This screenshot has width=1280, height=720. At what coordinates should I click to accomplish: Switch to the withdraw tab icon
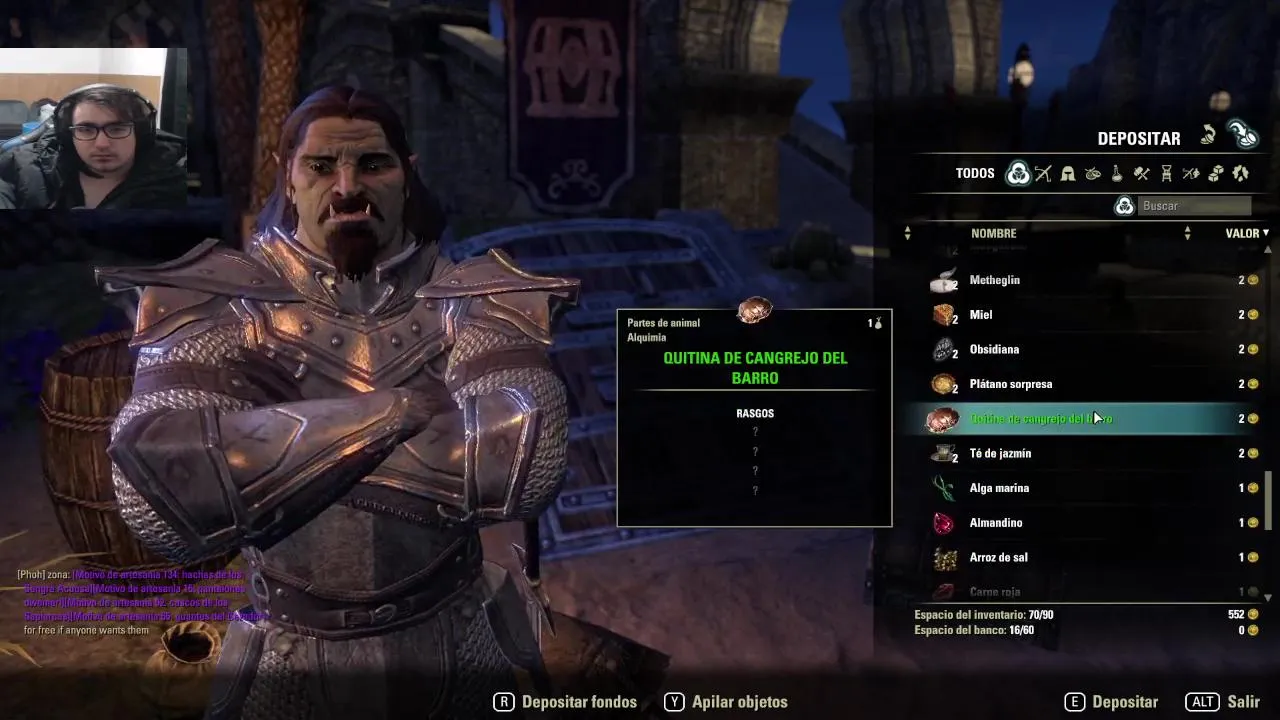point(1209,135)
